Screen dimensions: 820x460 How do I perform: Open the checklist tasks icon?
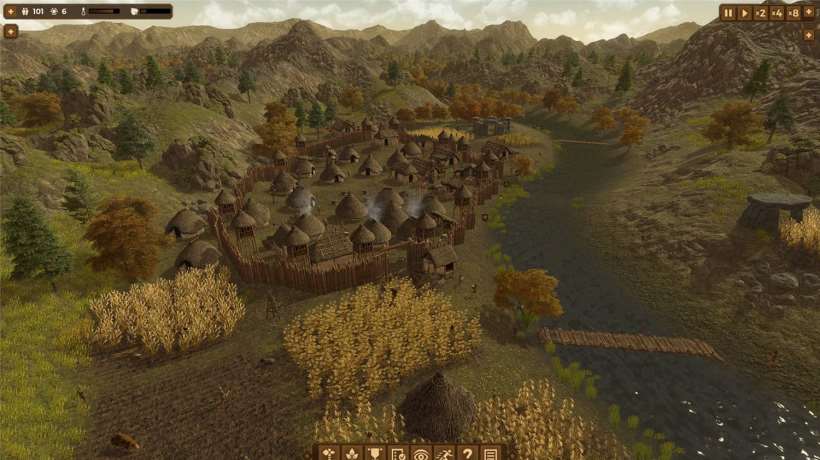pos(398,453)
